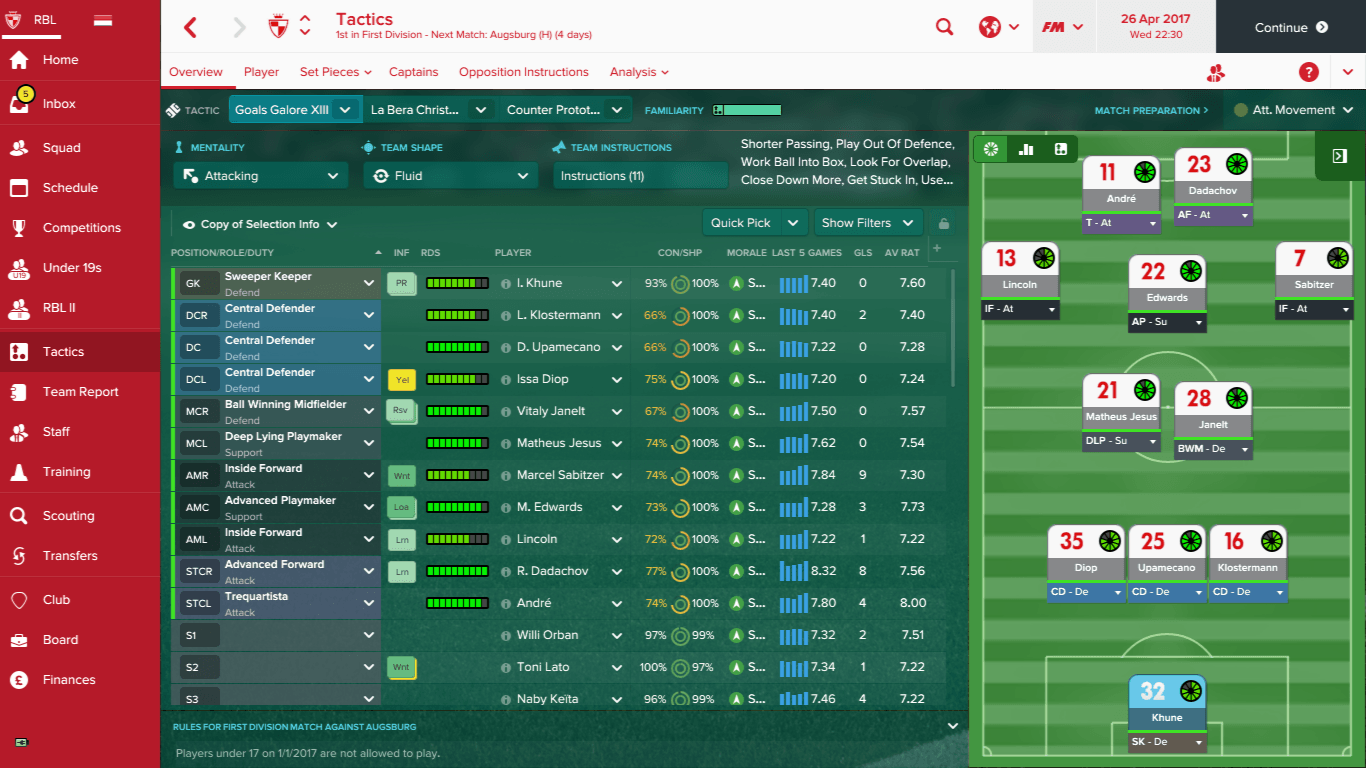Open the Mentality dropdown showing Attacking
This screenshot has height=768, width=1366.
click(260, 175)
